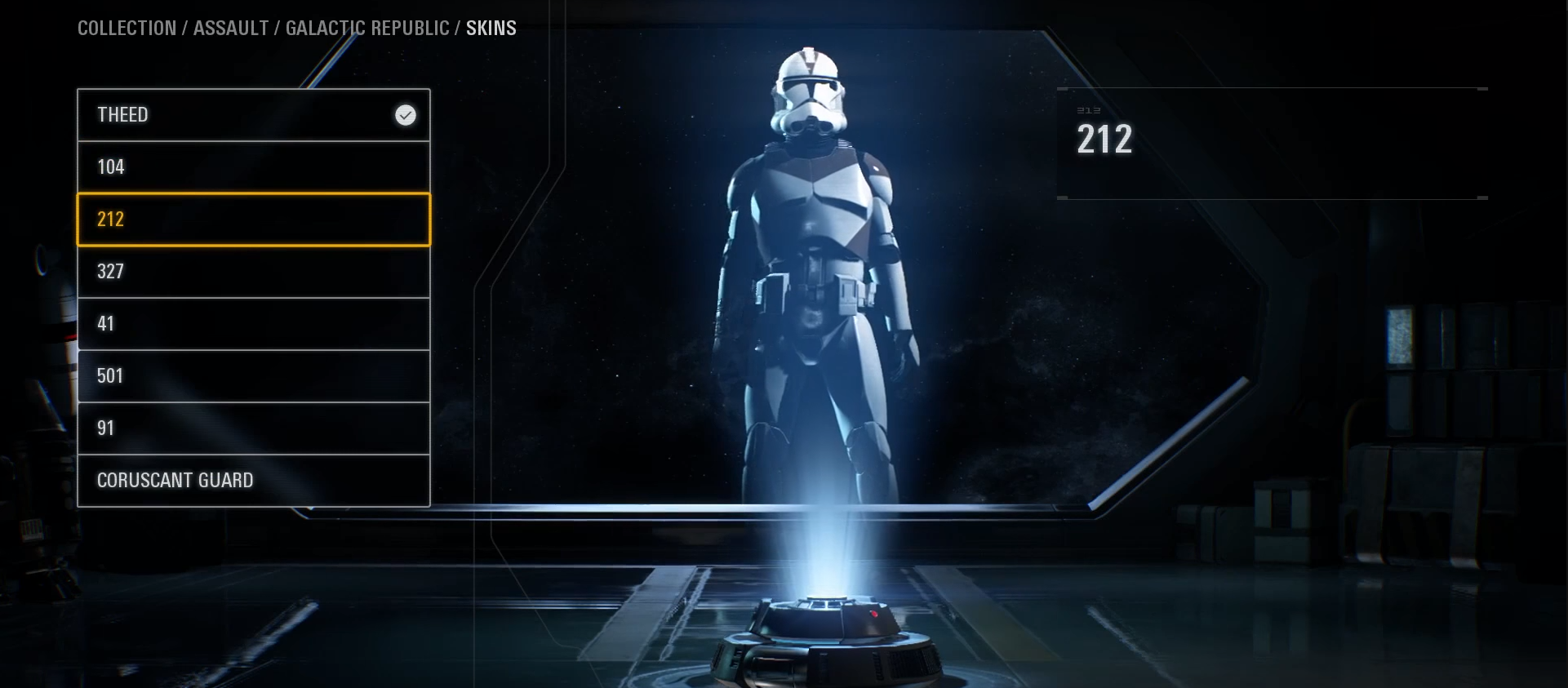Screen dimensions: 1568x688
Task: Go back to Collection in breadcrumb
Action: click(x=127, y=29)
